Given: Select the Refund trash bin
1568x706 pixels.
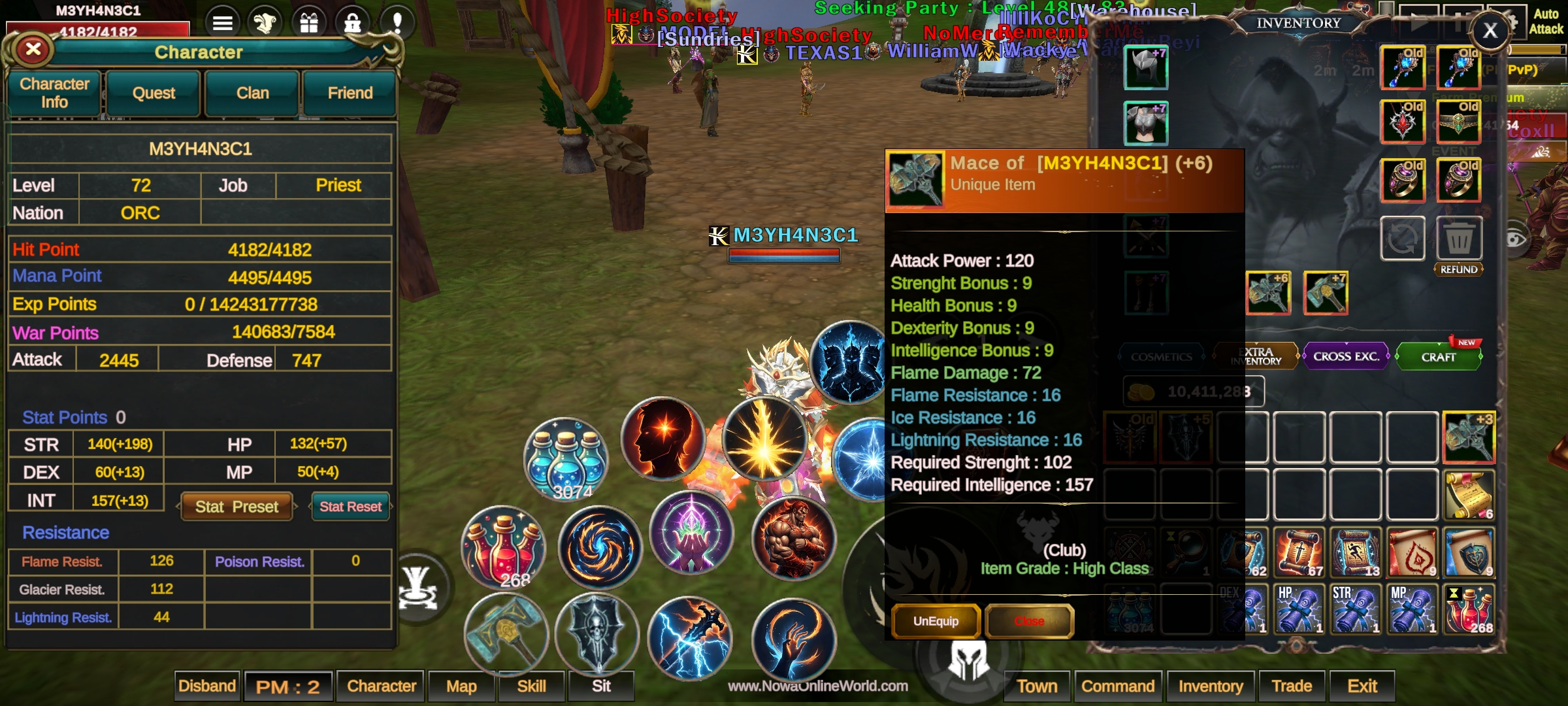Looking at the screenshot, I should click(x=1459, y=241).
